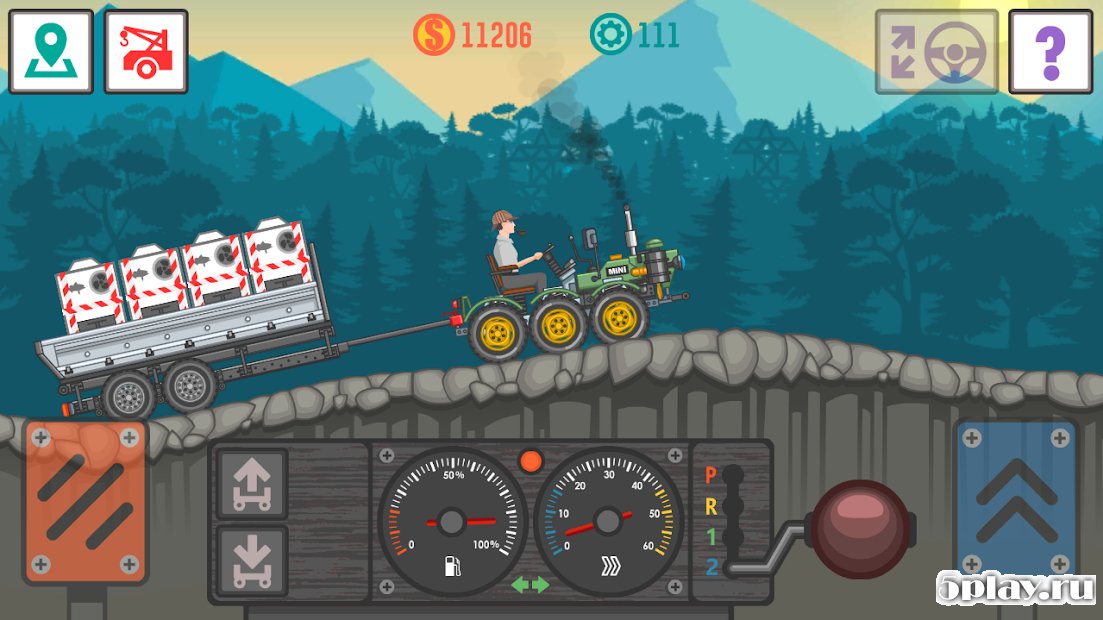Click the red gear shift knob
This screenshot has width=1103, height=620.
[x=860, y=529]
